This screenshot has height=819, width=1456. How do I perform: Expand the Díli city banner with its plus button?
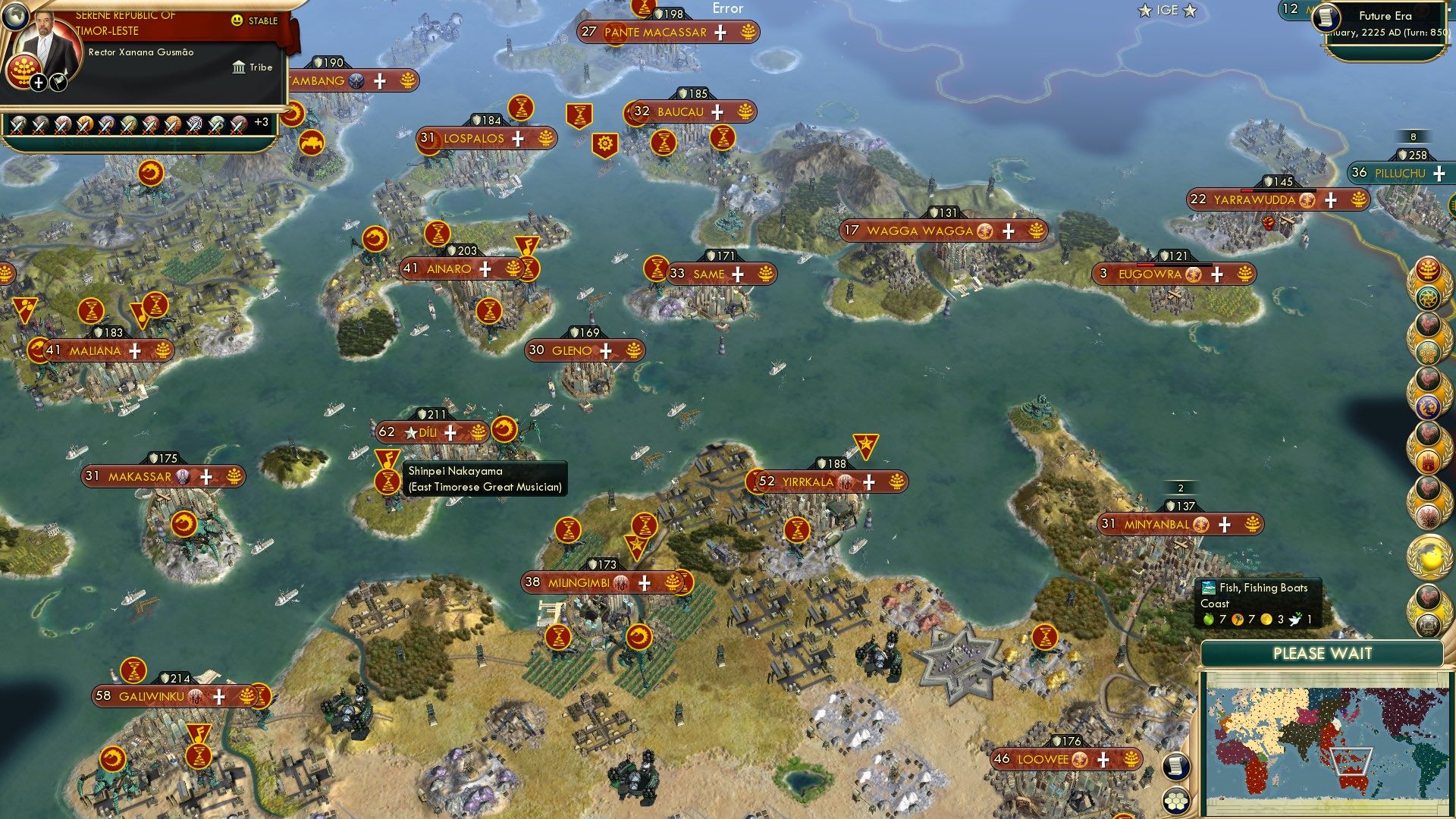pos(450,433)
